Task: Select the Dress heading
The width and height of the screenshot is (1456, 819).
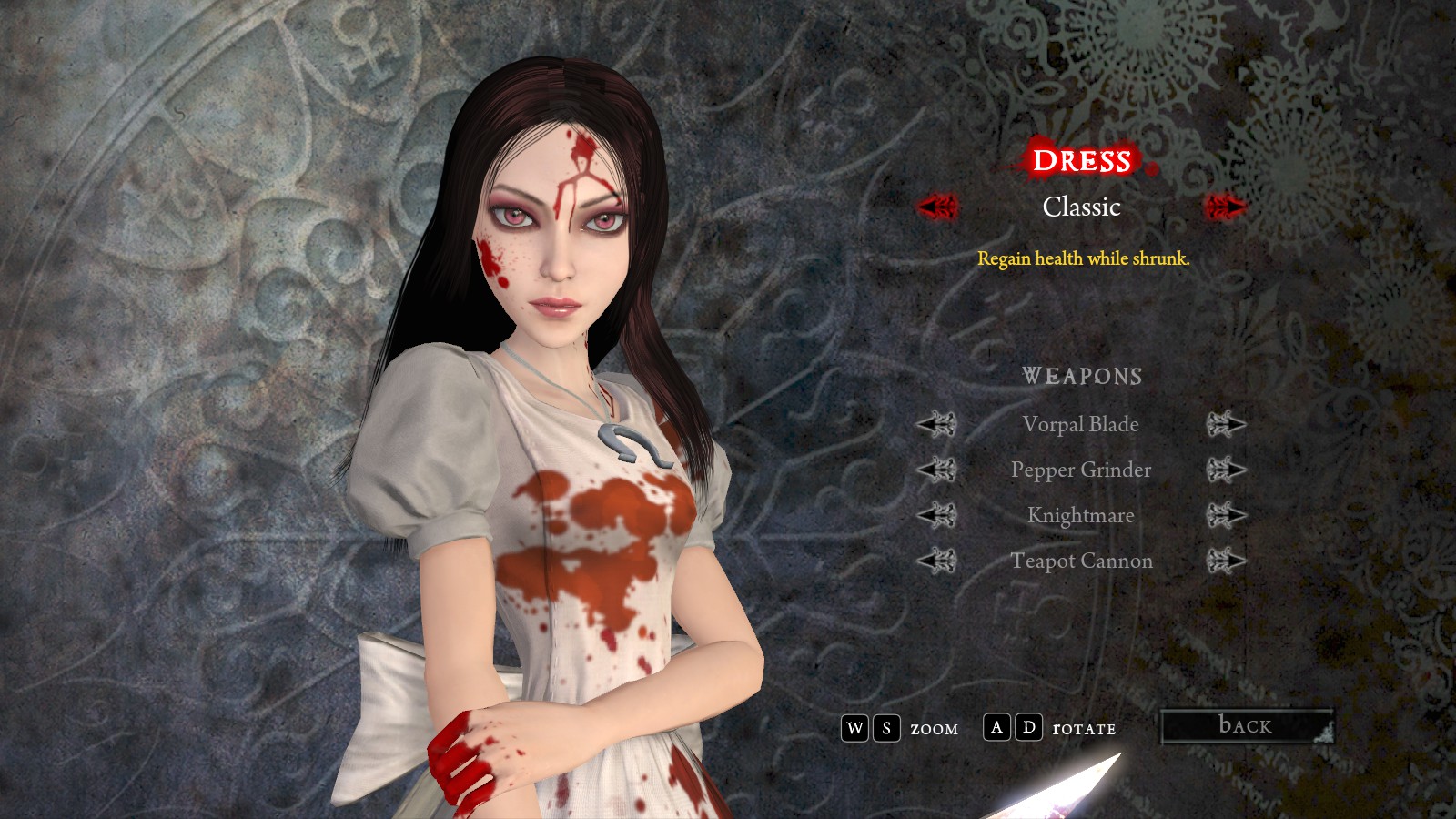Action: pos(1081,161)
